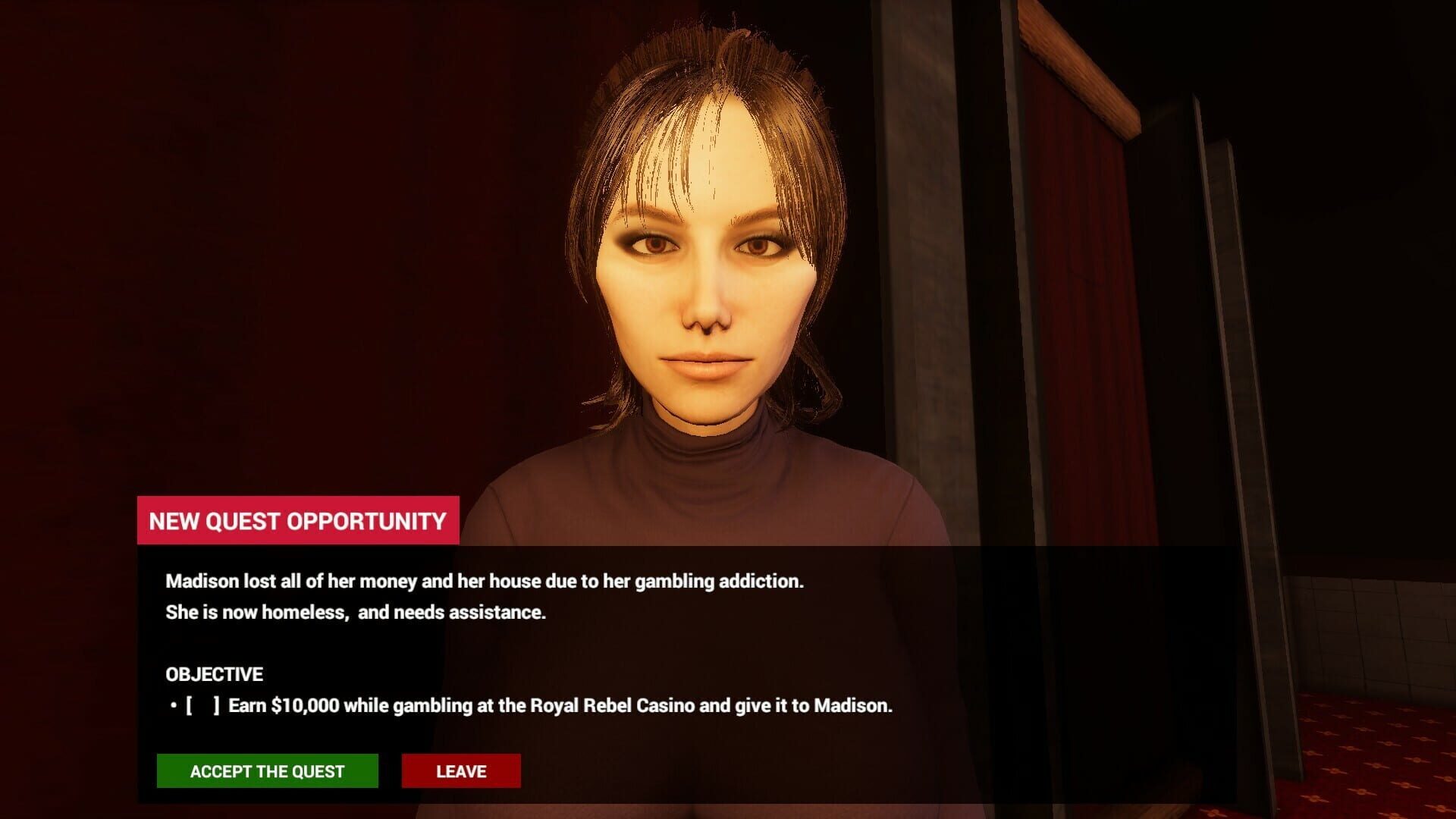This screenshot has height=819, width=1456.
Task: Click the empty bracket marker before the objective
Action: [x=205, y=705]
